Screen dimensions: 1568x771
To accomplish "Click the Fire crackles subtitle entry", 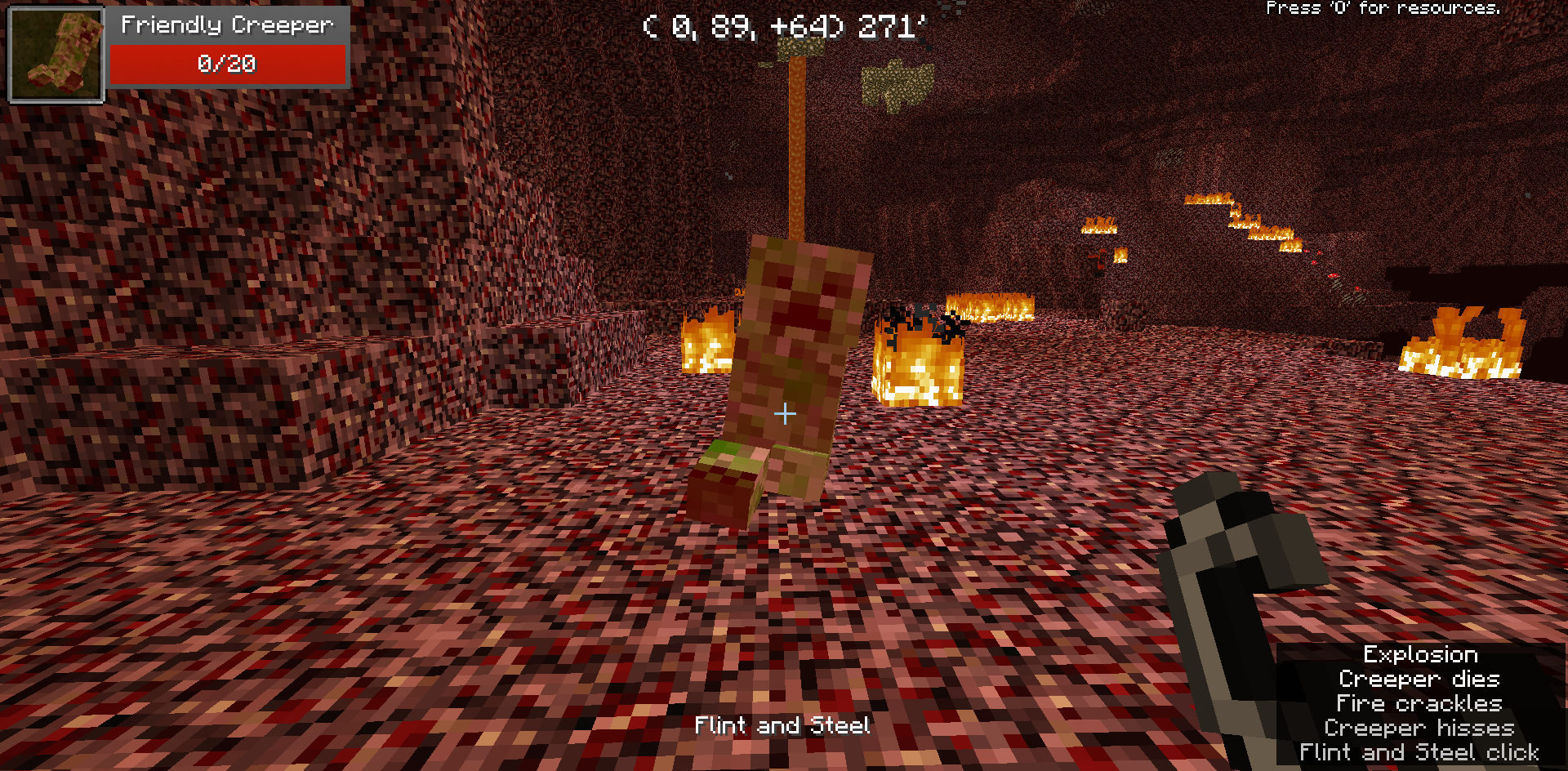I will [x=1419, y=703].
